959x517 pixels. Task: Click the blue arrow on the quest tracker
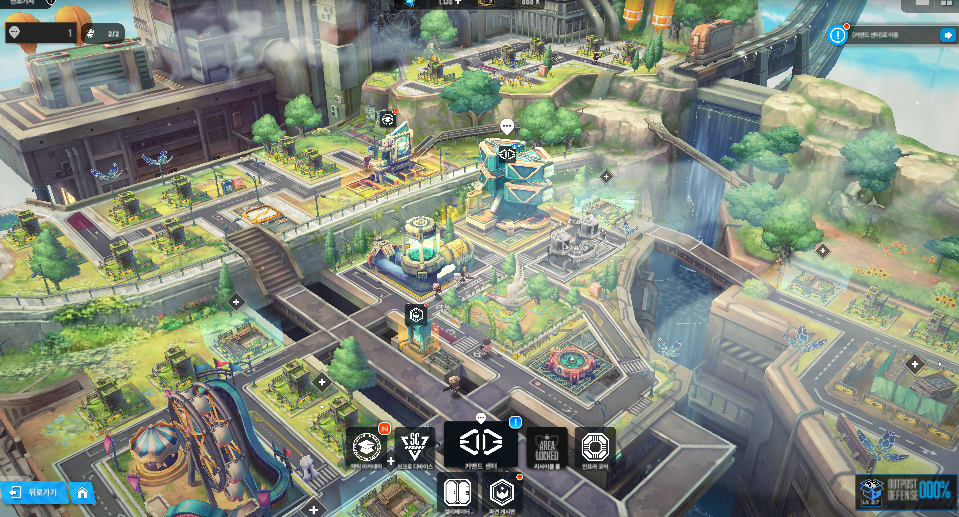coord(947,35)
